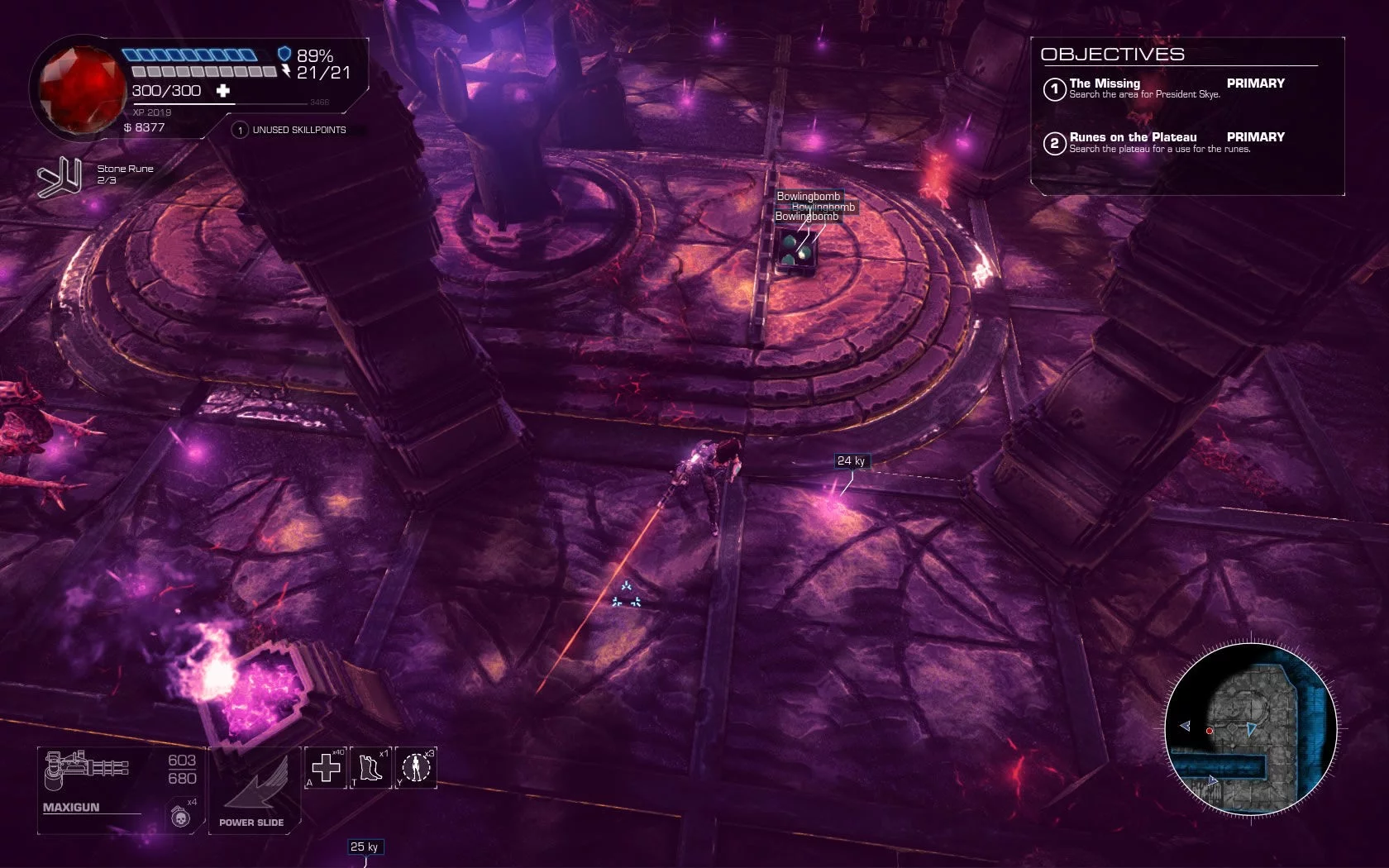The image size is (1389, 868).
Task: Activate the boots item slot
Action: tap(370, 768)
